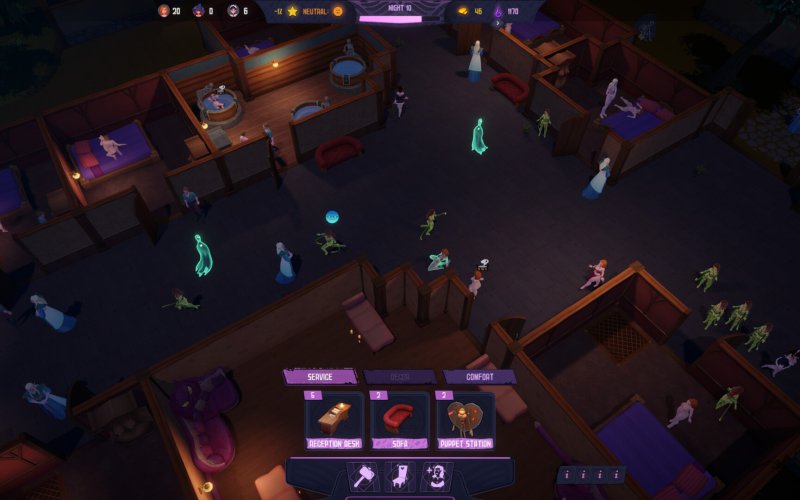The image size is (800, 500).
Task: Click the star reputation indicator
Action: (293, 11)
